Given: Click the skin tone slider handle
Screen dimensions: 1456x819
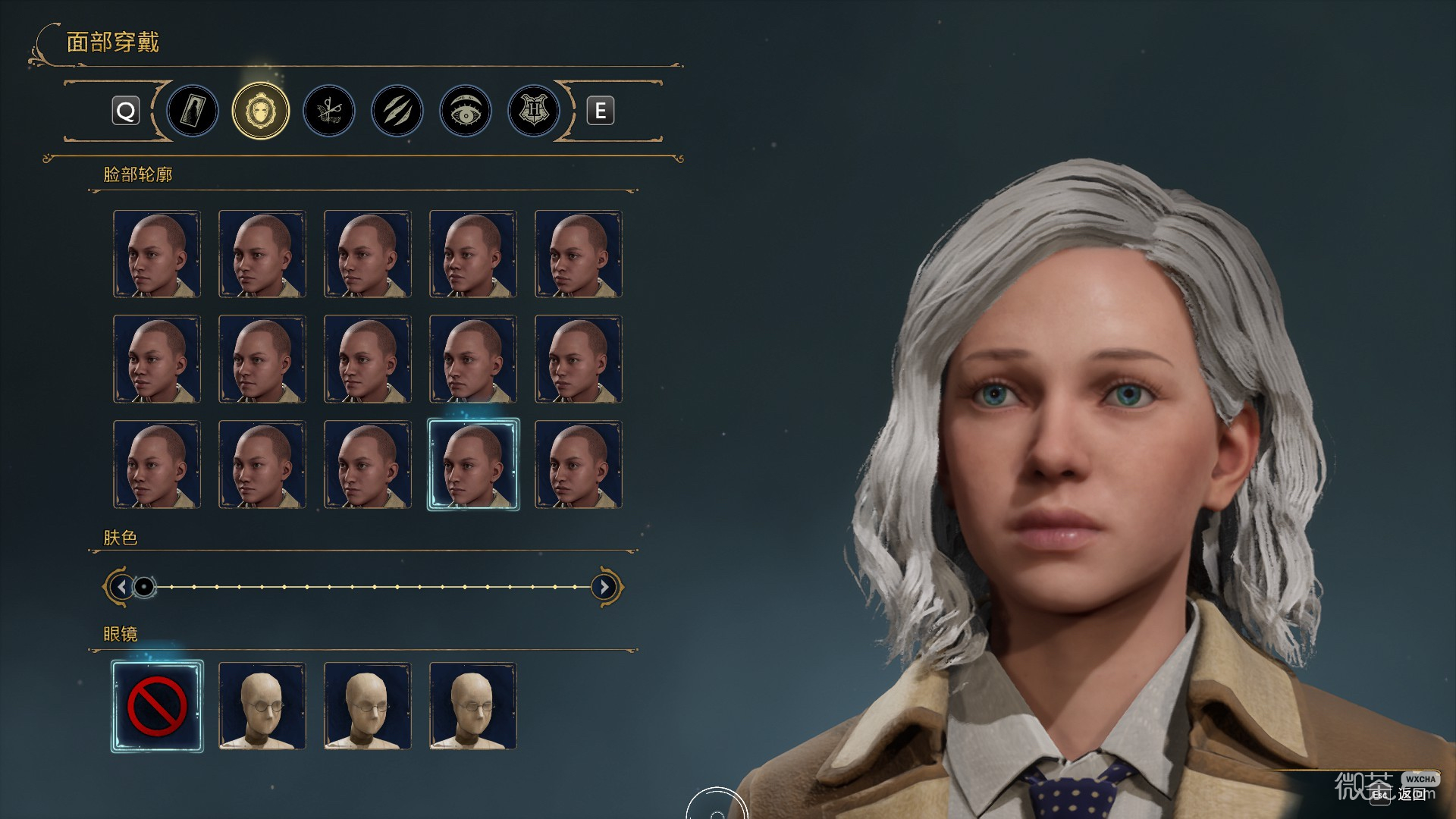Looking at the screenshot, I should point(144,586).
